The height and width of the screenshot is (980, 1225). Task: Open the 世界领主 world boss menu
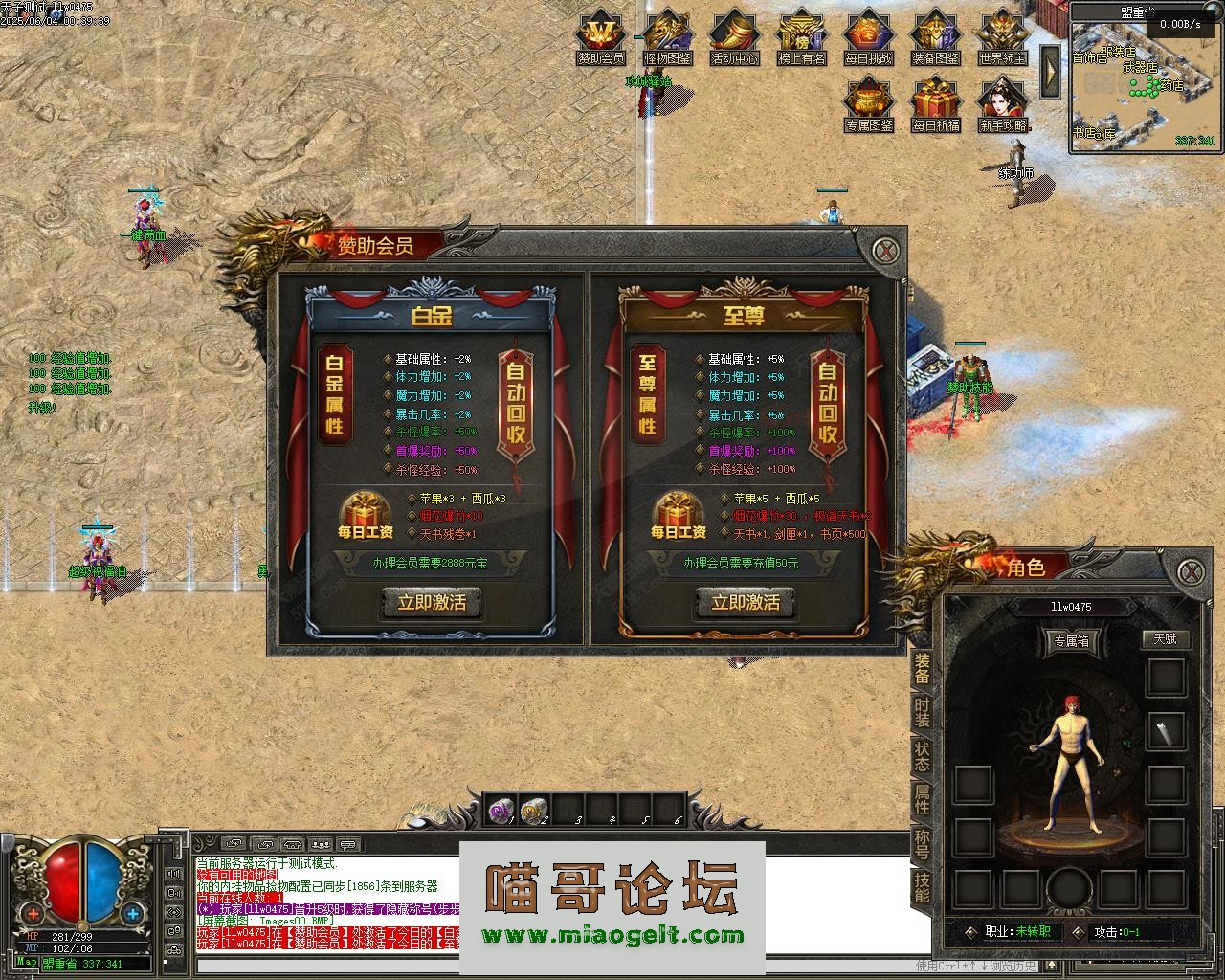click(1002, 39)
